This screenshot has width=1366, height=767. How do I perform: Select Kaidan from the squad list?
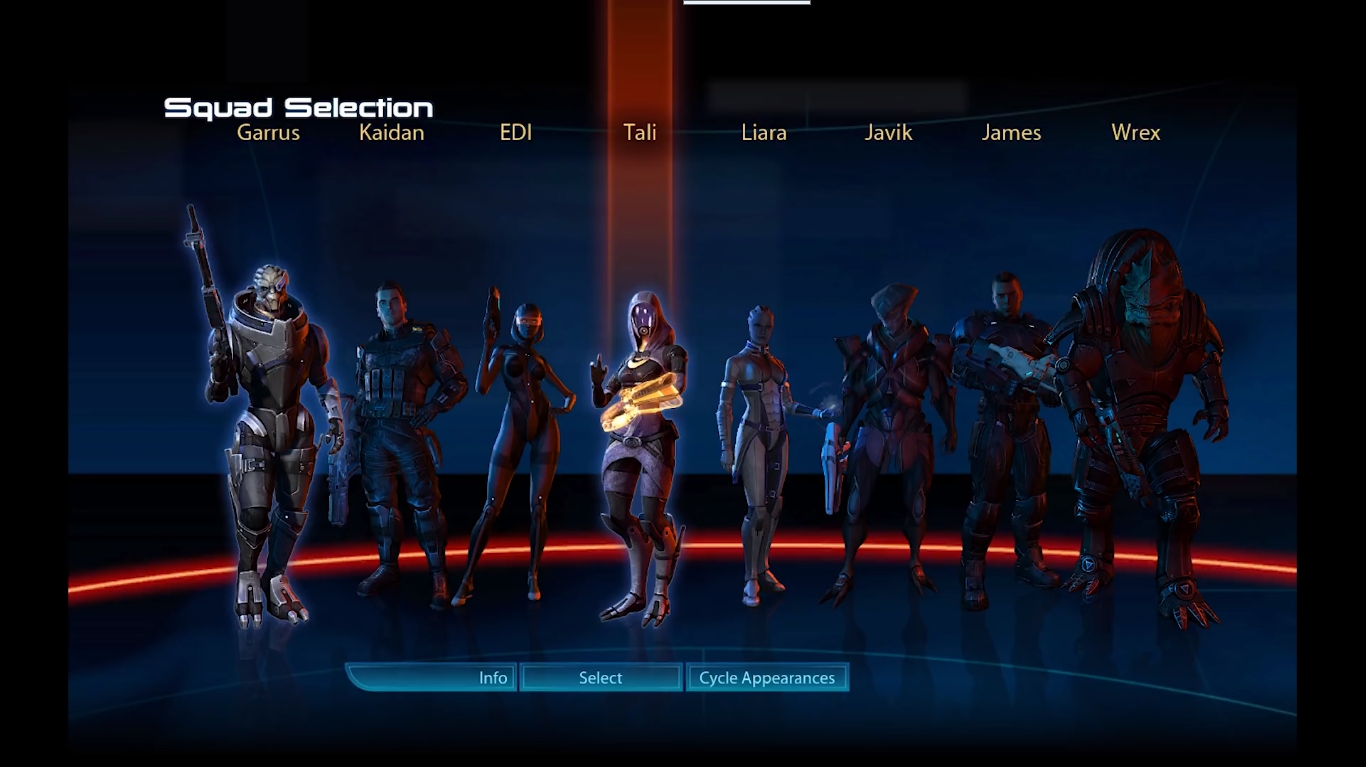pos(392,132)
